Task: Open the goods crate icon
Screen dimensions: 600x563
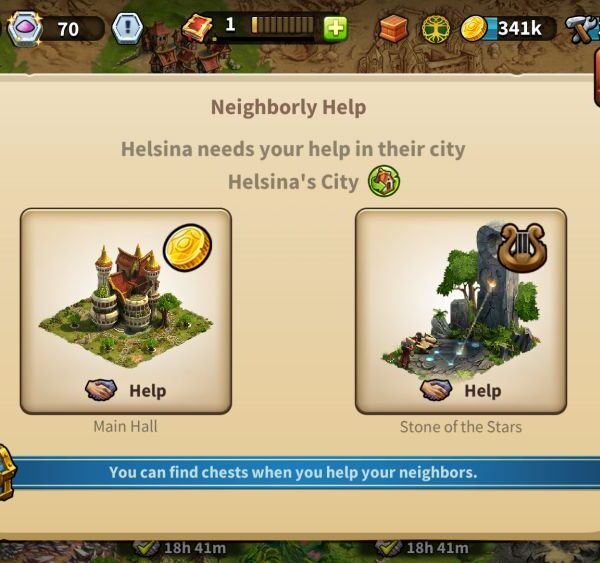Action: point(393,29)
